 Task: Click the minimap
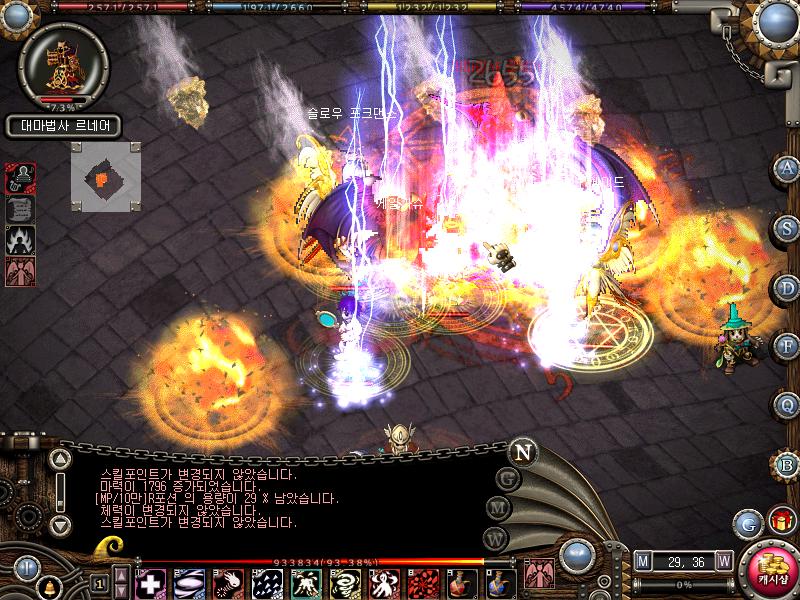(105, 176)
